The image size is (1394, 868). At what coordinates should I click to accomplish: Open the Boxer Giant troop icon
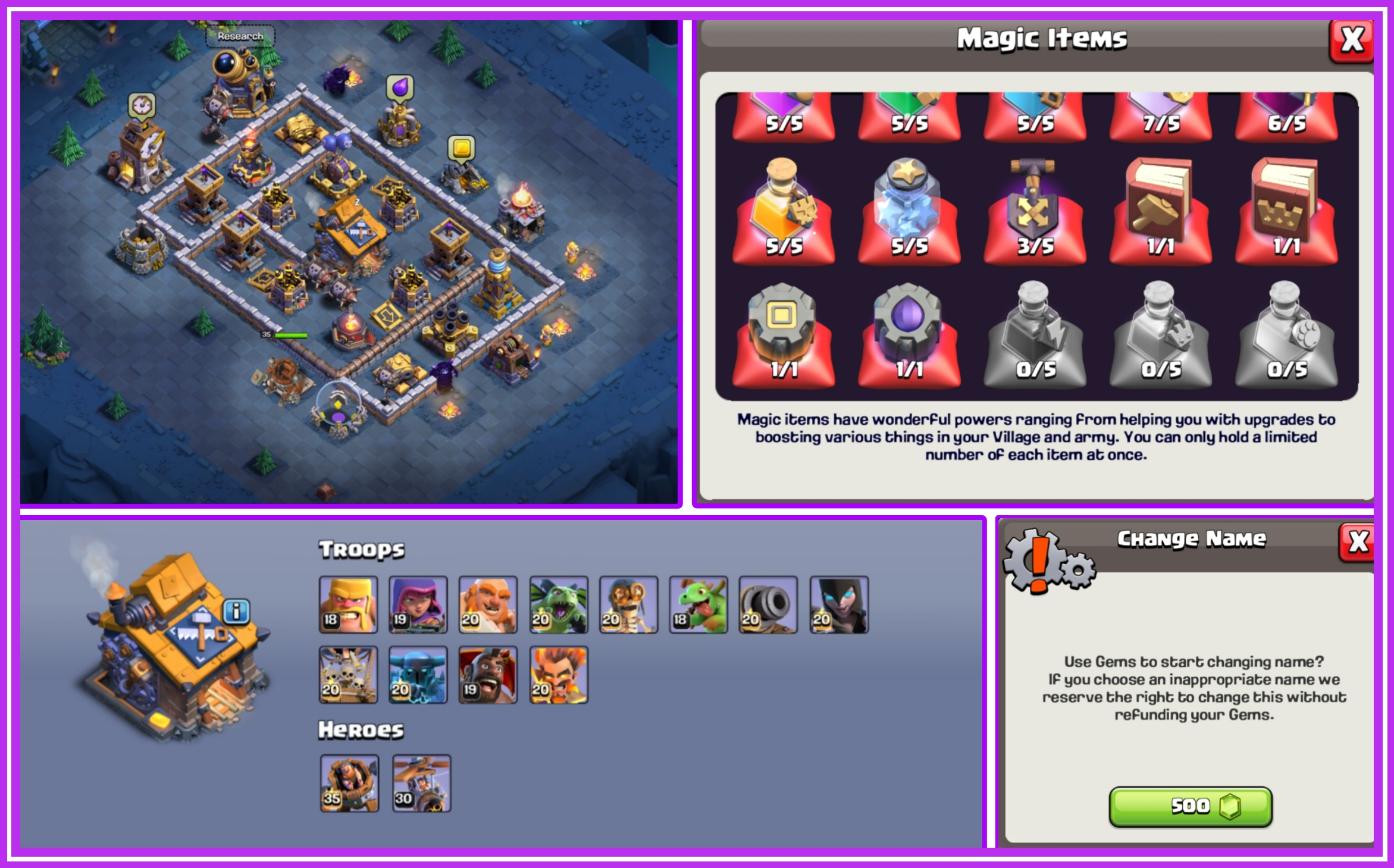(488, 606)
